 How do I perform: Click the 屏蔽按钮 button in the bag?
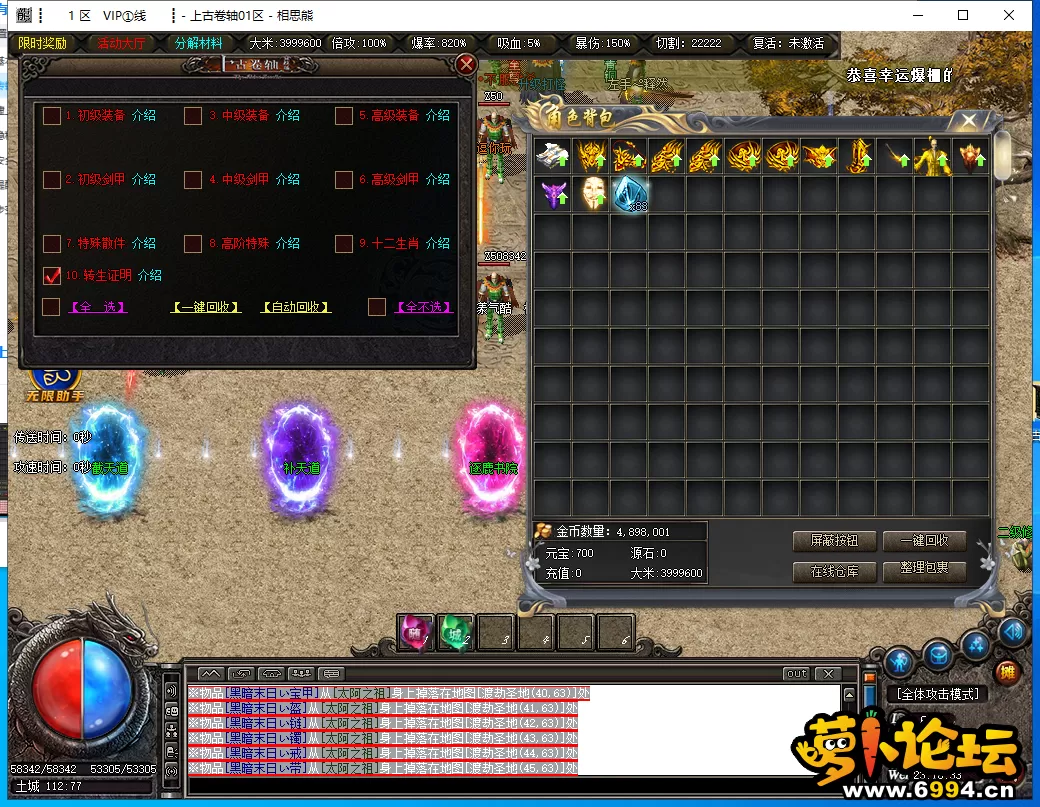coord(834,541)
